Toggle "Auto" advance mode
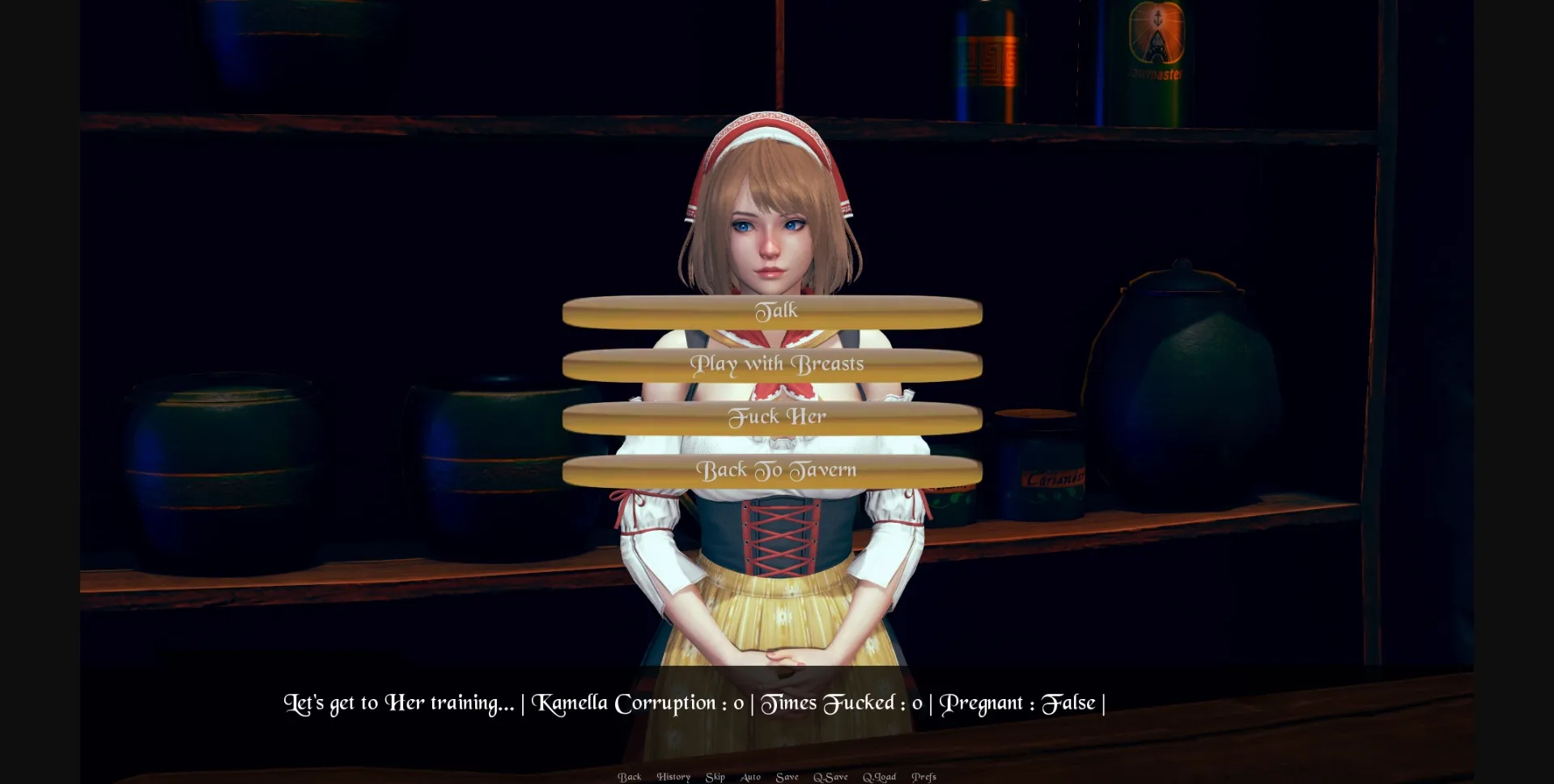This screenshot has width=1554, height=784. tap(749, 776)
